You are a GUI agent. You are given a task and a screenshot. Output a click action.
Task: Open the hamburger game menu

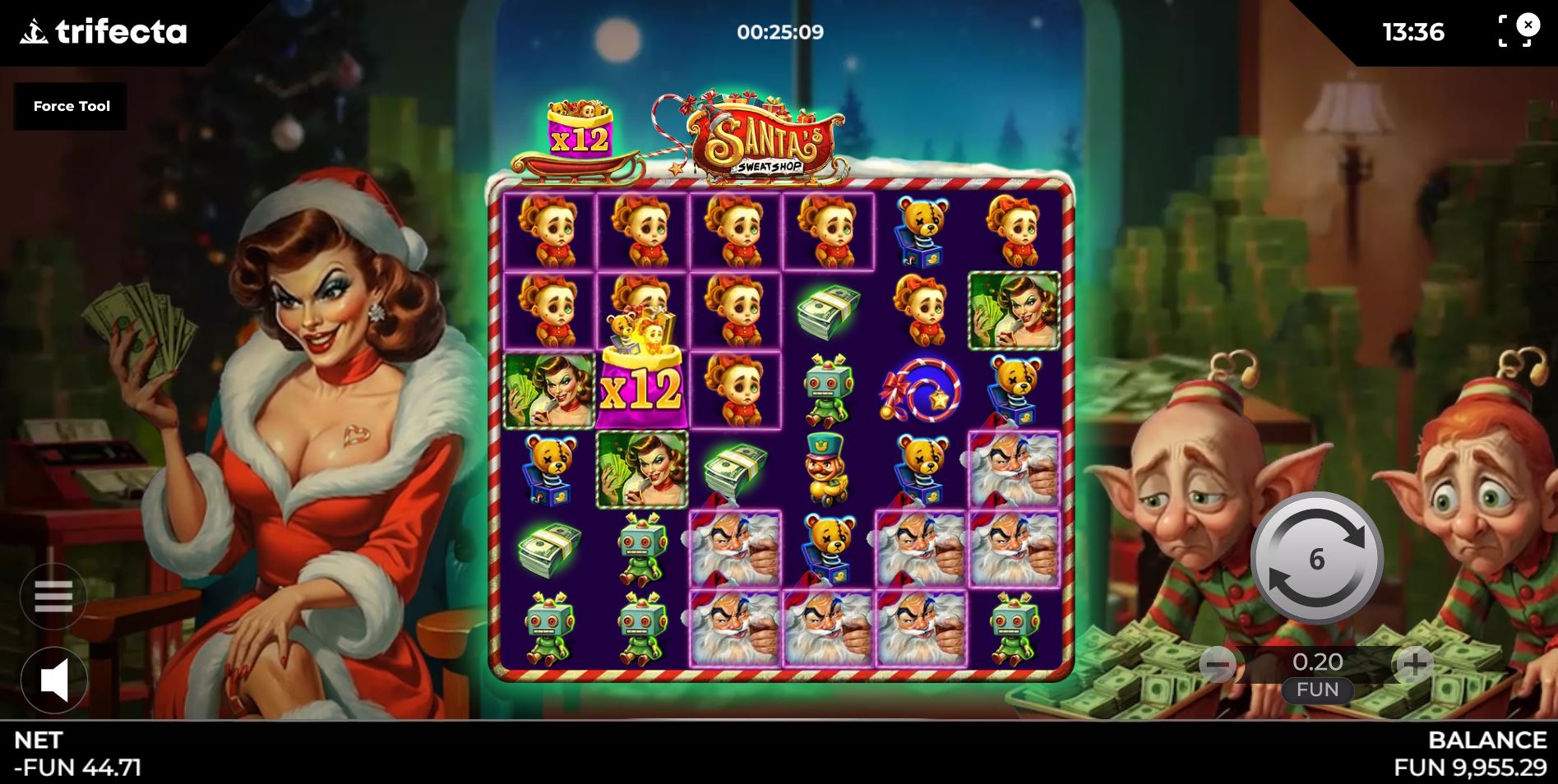tap(53, 597)
